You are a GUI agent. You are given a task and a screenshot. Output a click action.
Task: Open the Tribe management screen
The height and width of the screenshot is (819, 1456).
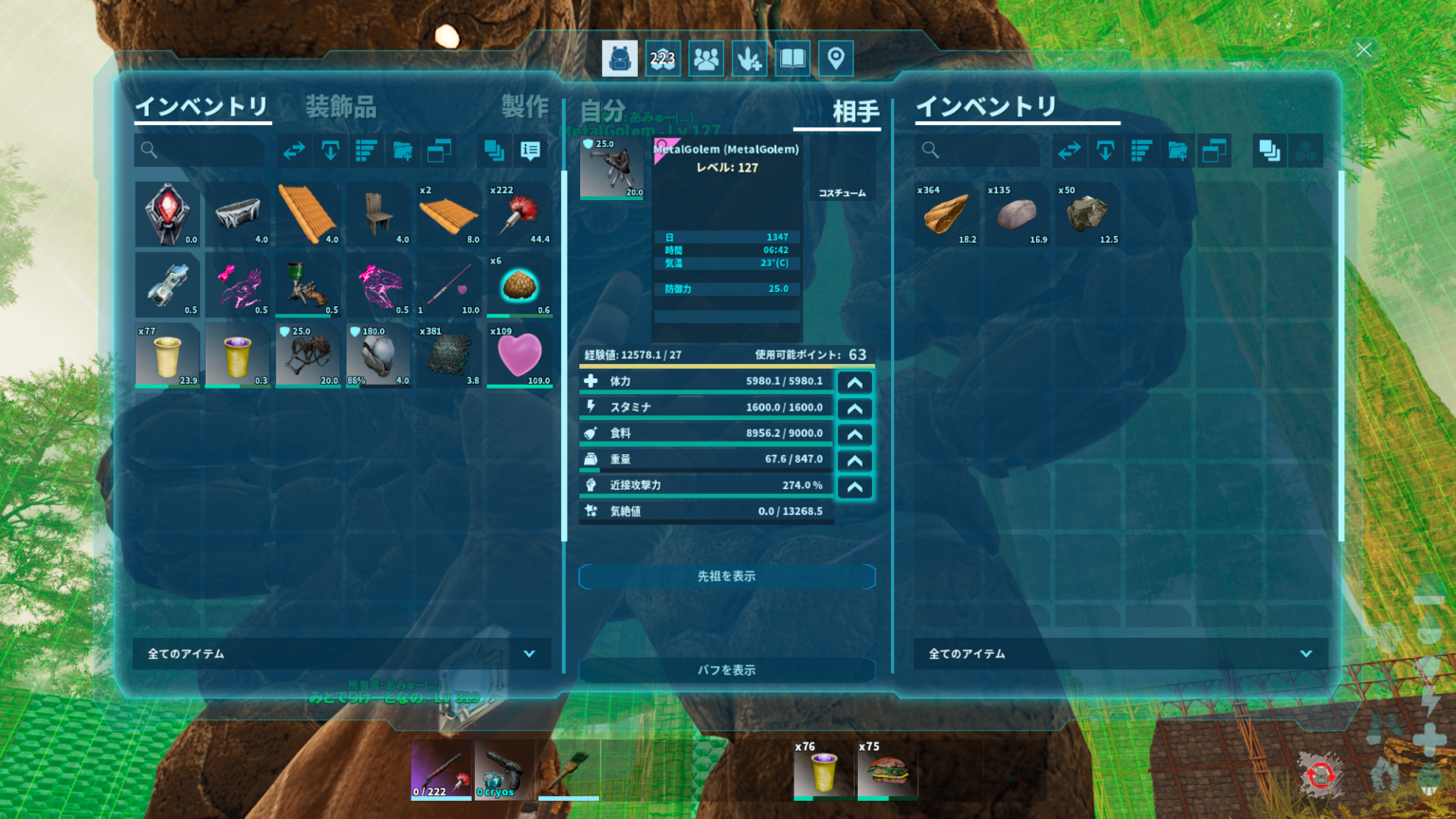(705, 58)
